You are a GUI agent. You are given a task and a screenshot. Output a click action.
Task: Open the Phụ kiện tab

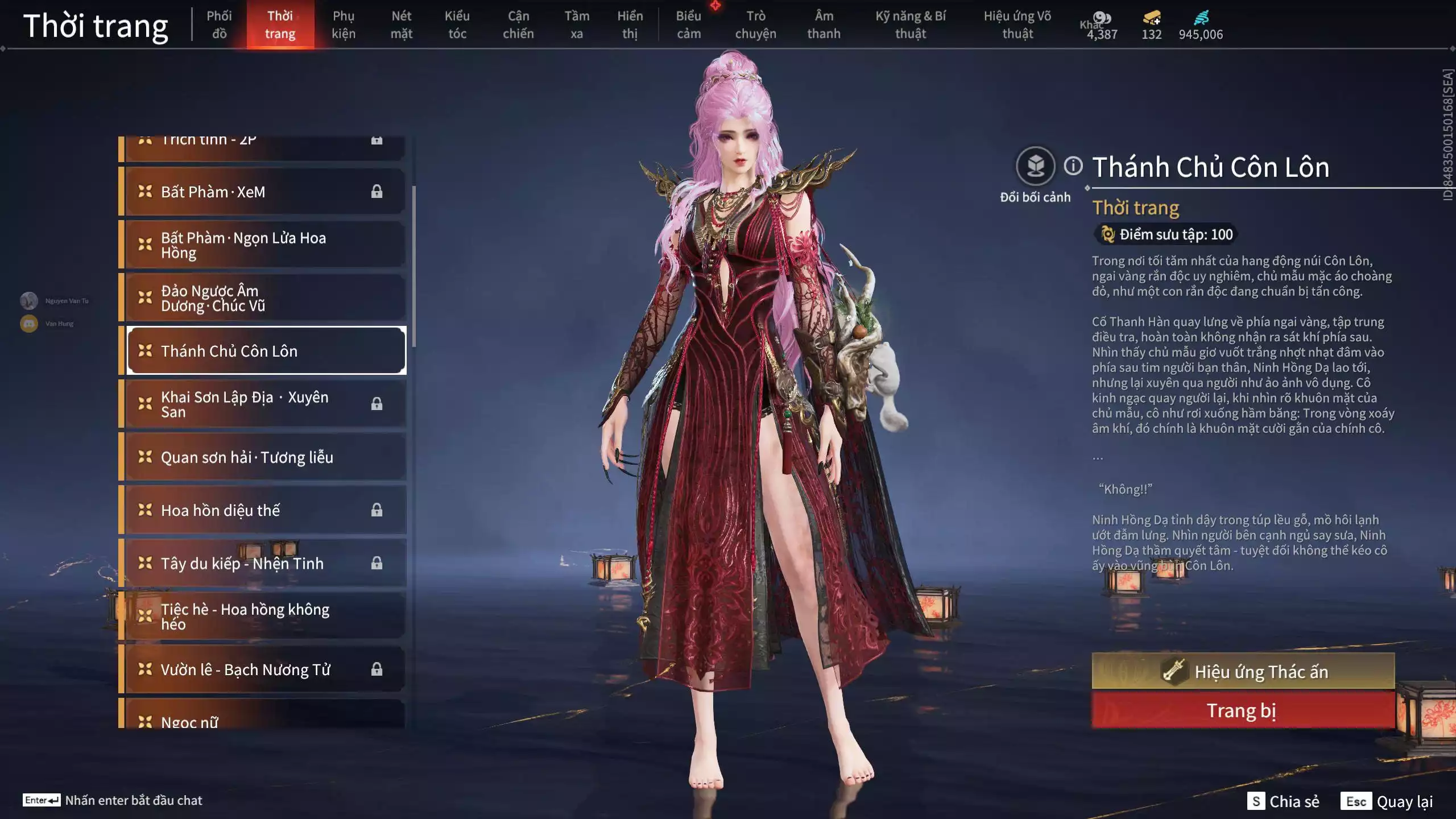tap(344, 24)
